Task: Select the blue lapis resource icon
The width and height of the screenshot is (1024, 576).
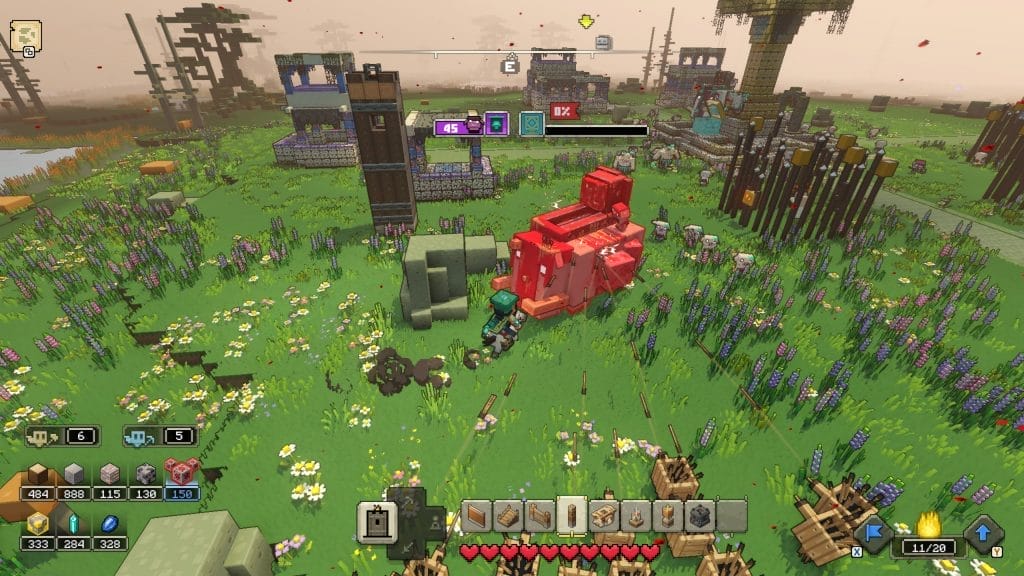Action: tap(110, 523)
